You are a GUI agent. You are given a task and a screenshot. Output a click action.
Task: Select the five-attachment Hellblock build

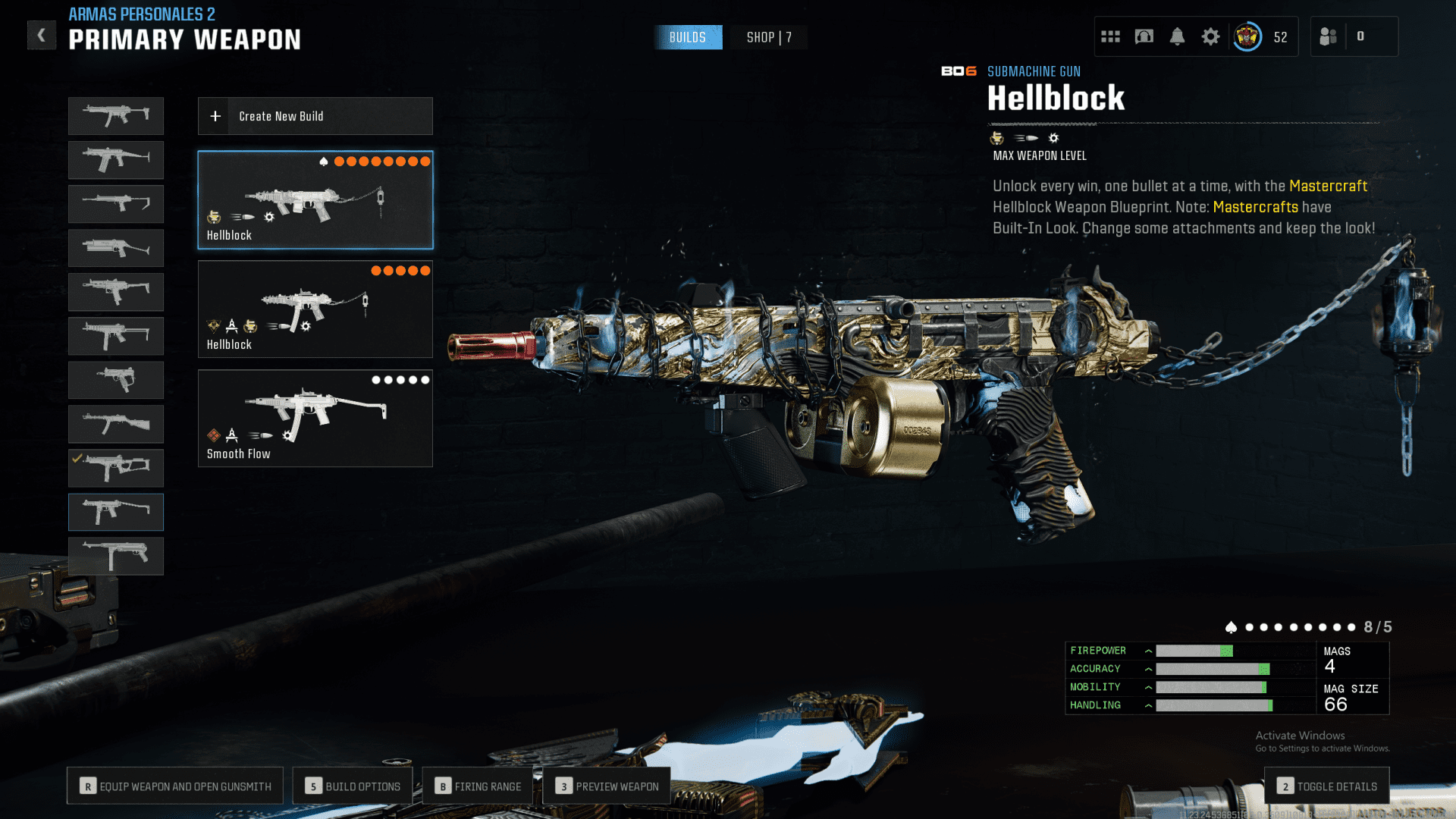coord(315,309)
